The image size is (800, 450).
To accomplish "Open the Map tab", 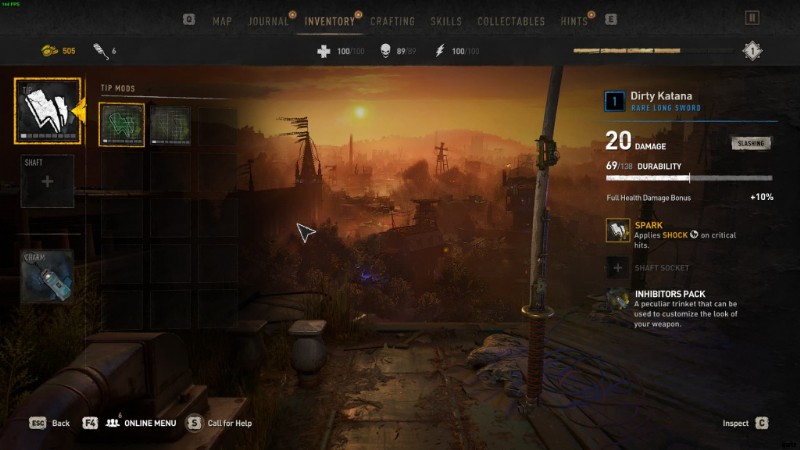I will 223,21.
